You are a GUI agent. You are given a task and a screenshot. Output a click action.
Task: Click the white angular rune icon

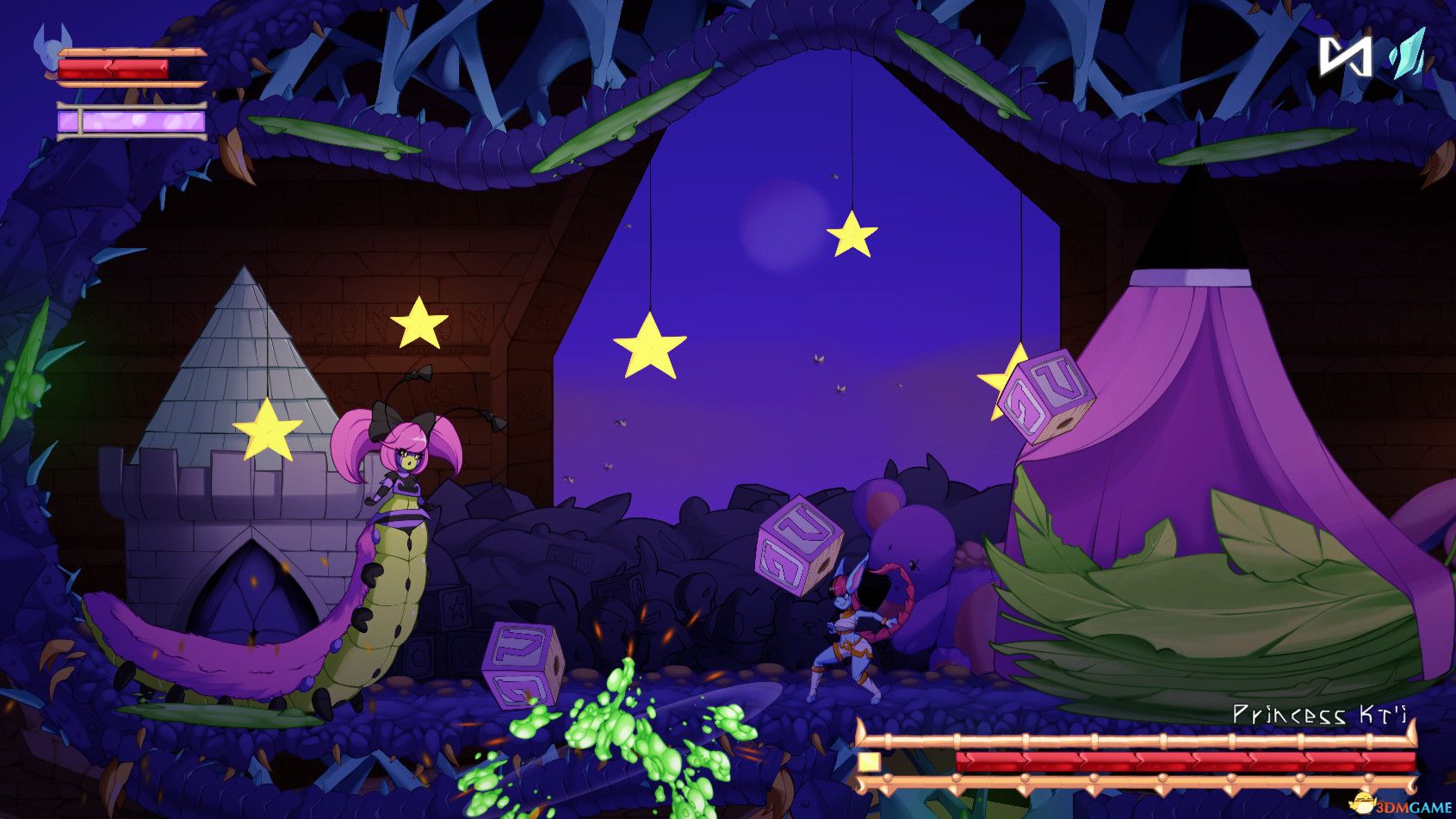click(1346, 56)
